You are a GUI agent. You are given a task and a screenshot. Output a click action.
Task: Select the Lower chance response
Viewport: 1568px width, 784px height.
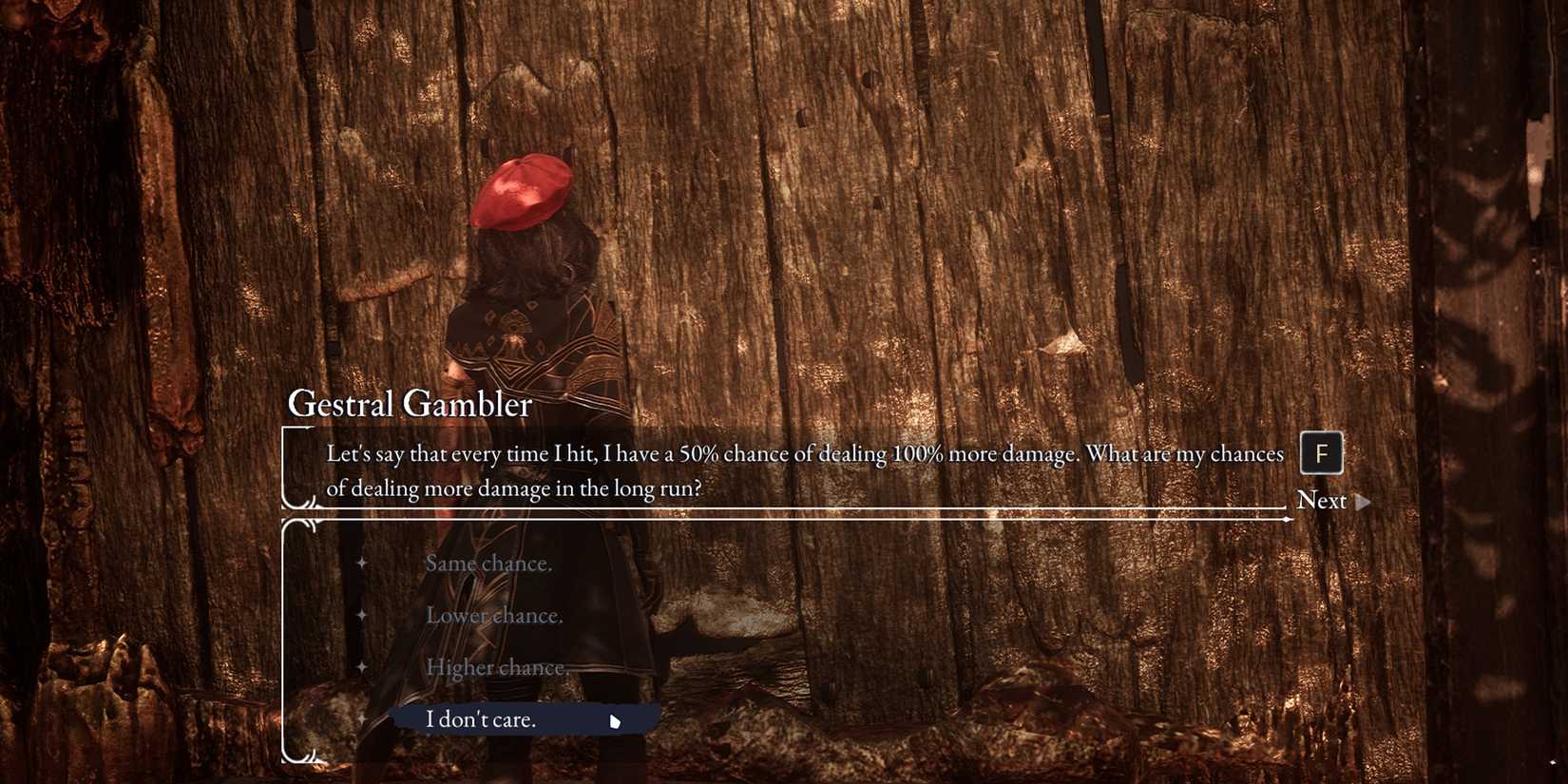point(495,615)
